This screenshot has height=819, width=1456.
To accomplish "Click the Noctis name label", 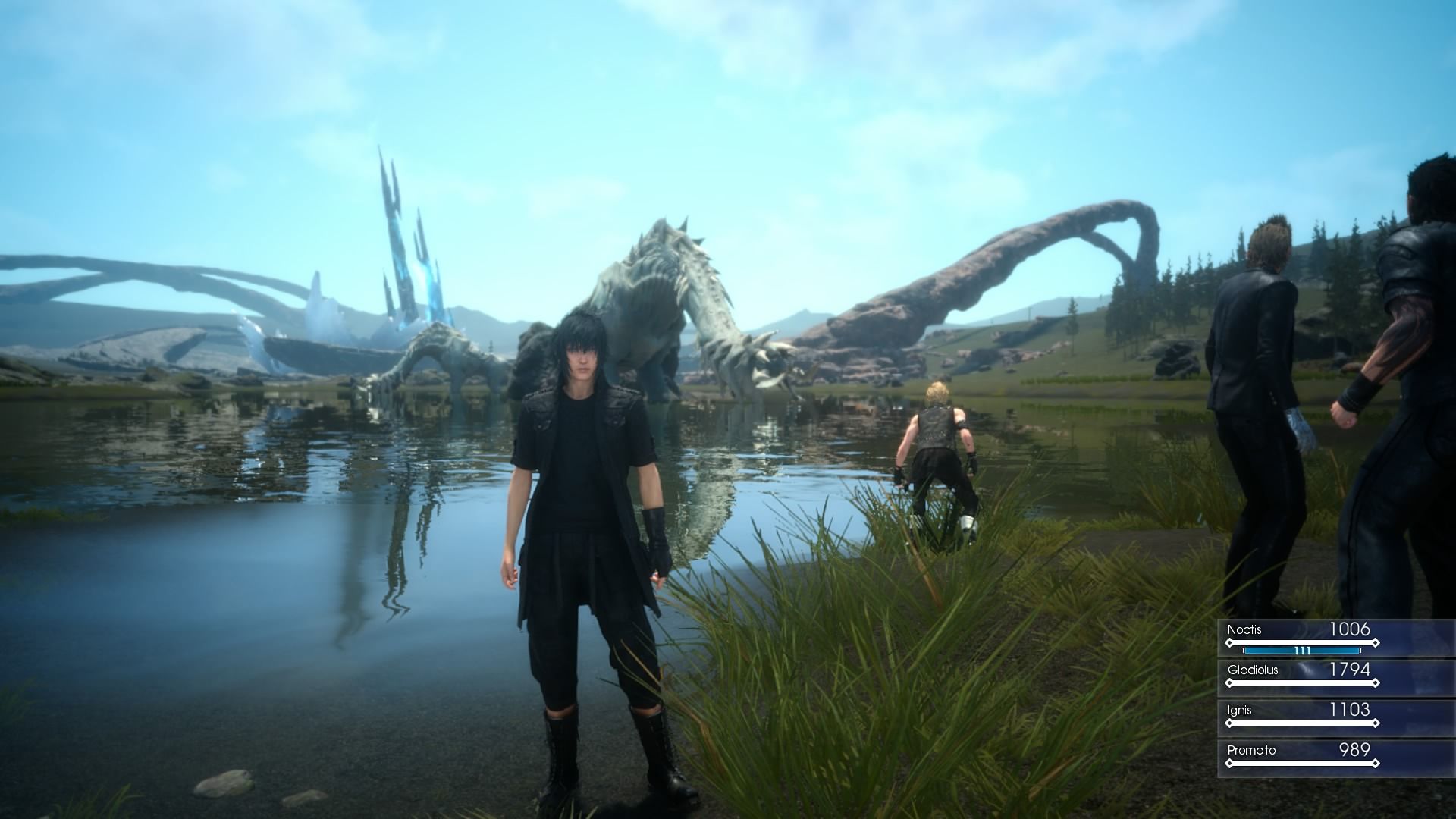I will pyautogui.click(x=1245, y=630).
